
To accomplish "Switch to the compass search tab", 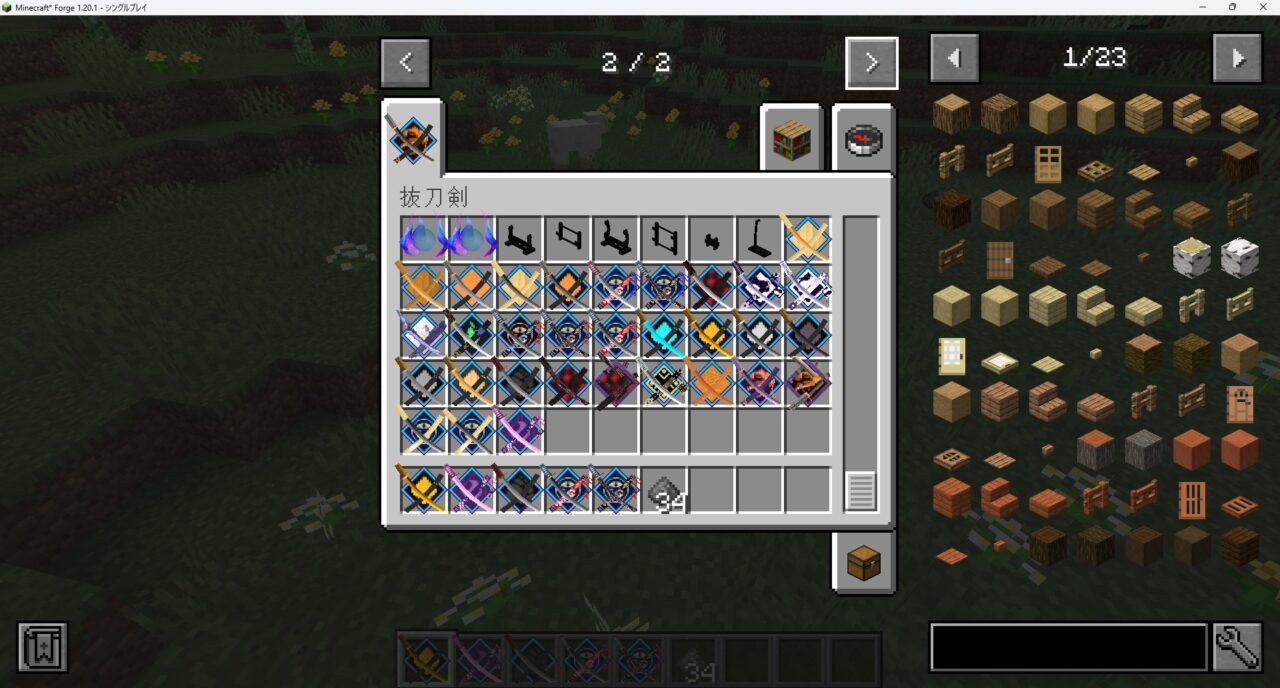I will pyautogui.click(x=863, y=141).
